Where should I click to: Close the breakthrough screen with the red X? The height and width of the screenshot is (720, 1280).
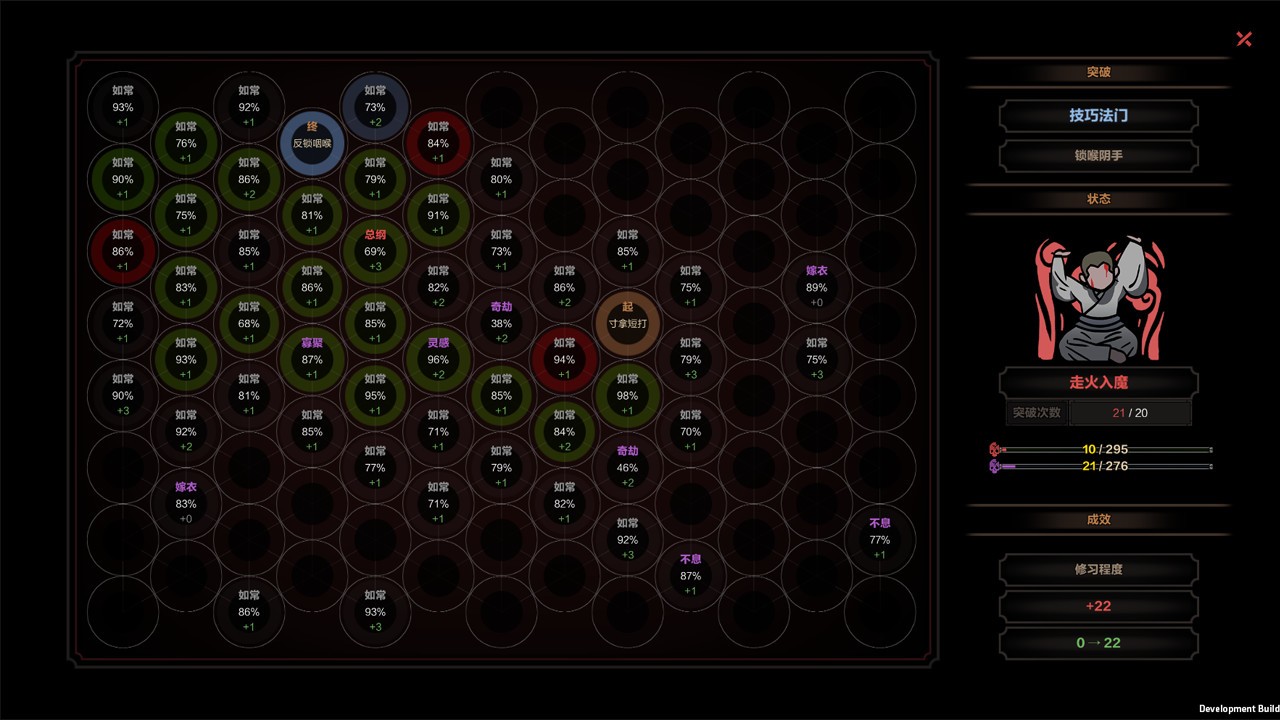pos(1244,39)
